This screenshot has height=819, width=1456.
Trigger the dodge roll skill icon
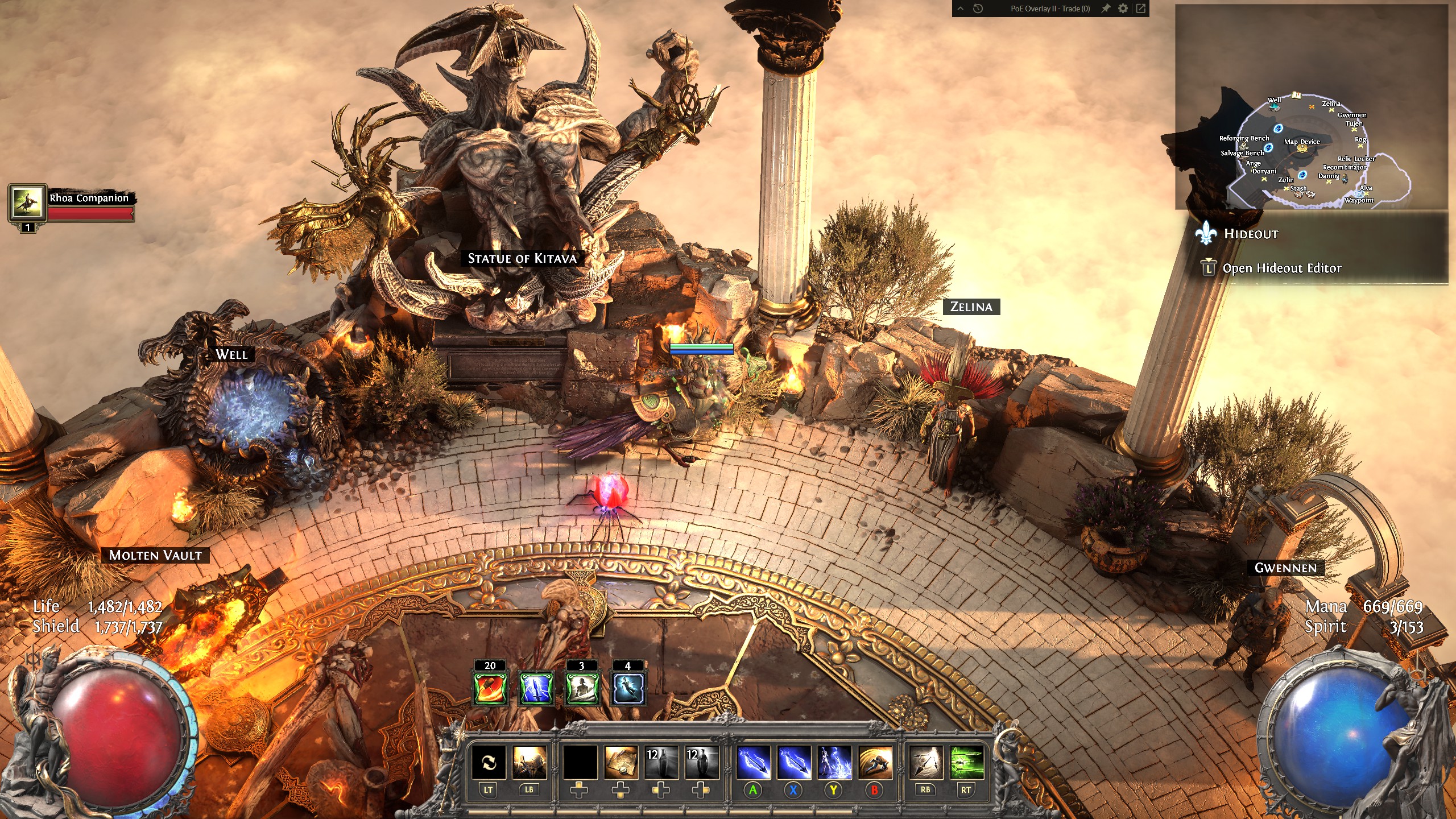coord(875,762)
